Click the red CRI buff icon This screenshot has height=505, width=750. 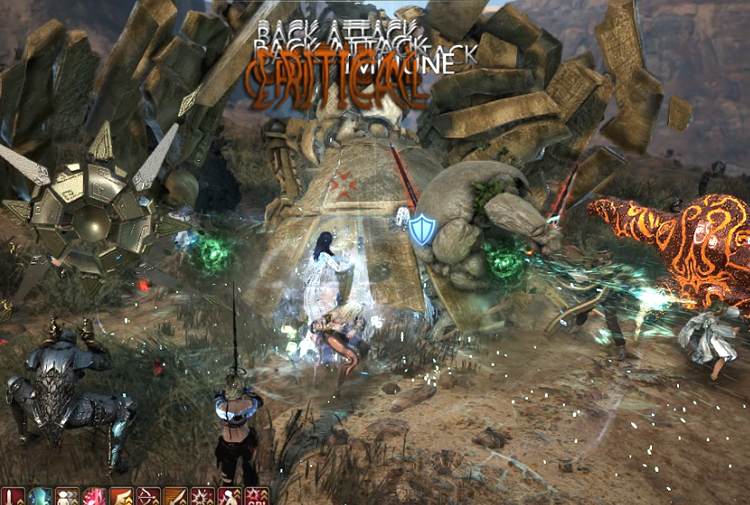pyautogui.click(x=256, y=497)
